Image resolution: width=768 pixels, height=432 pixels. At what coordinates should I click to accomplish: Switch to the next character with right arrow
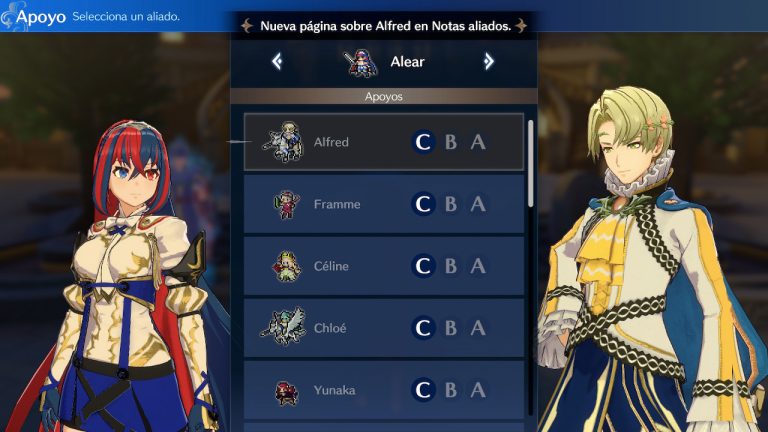(x=489, y=62)
